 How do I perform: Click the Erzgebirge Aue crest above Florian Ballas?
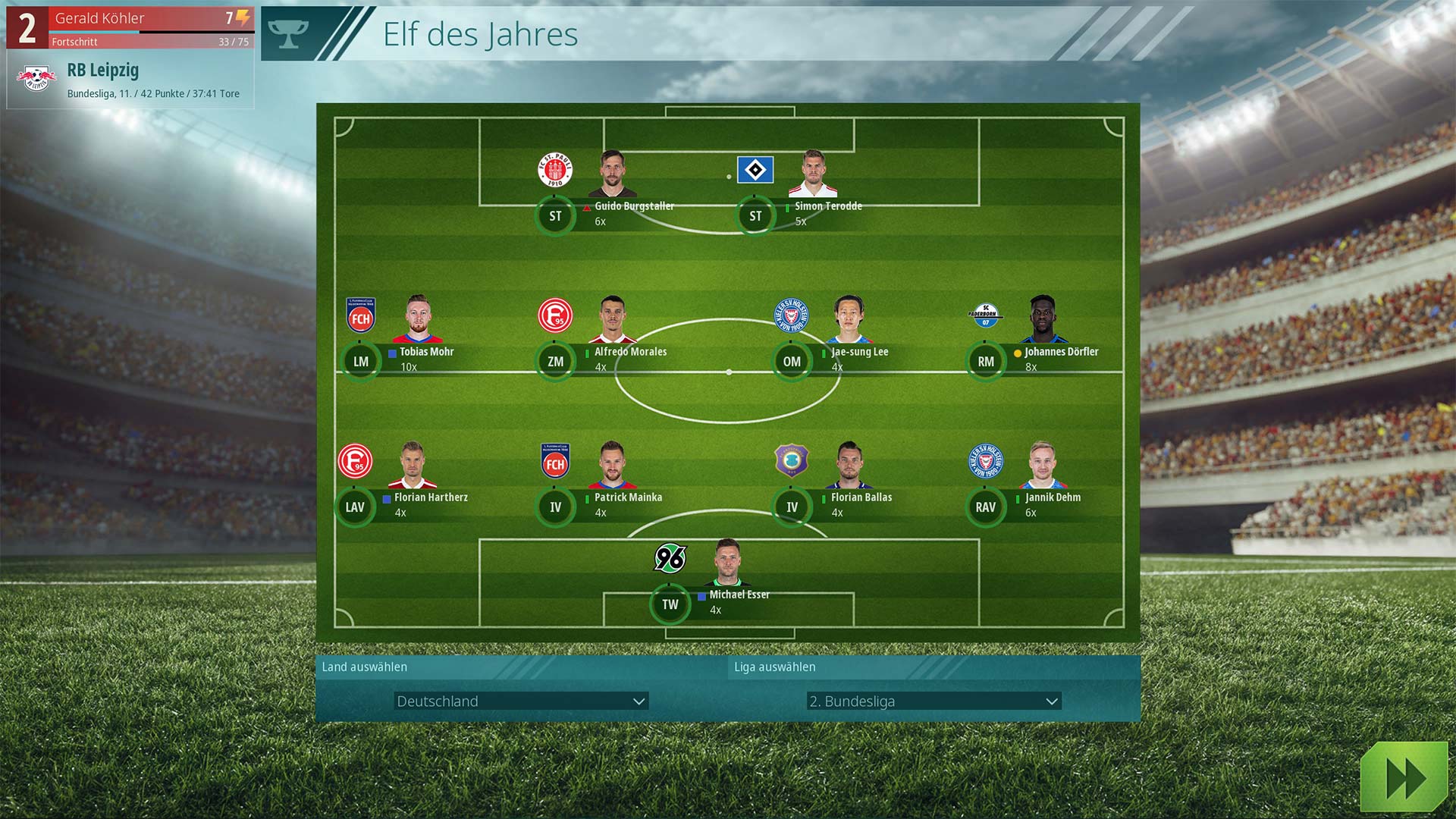click(x=790, y=461)
